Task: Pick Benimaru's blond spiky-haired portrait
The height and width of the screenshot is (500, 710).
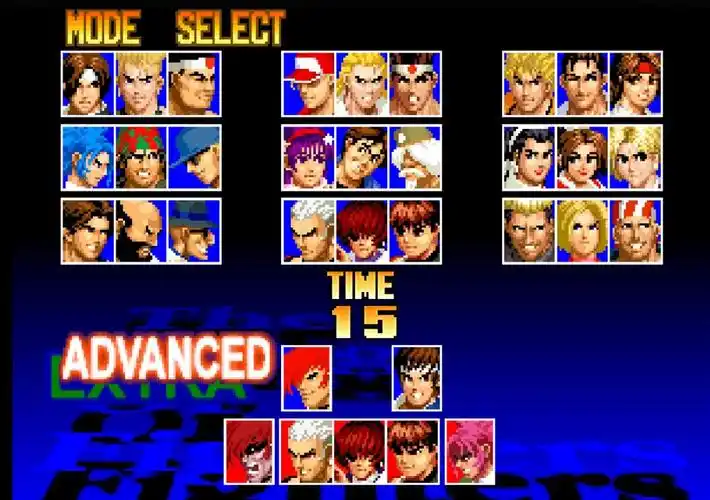Action: 141,84
